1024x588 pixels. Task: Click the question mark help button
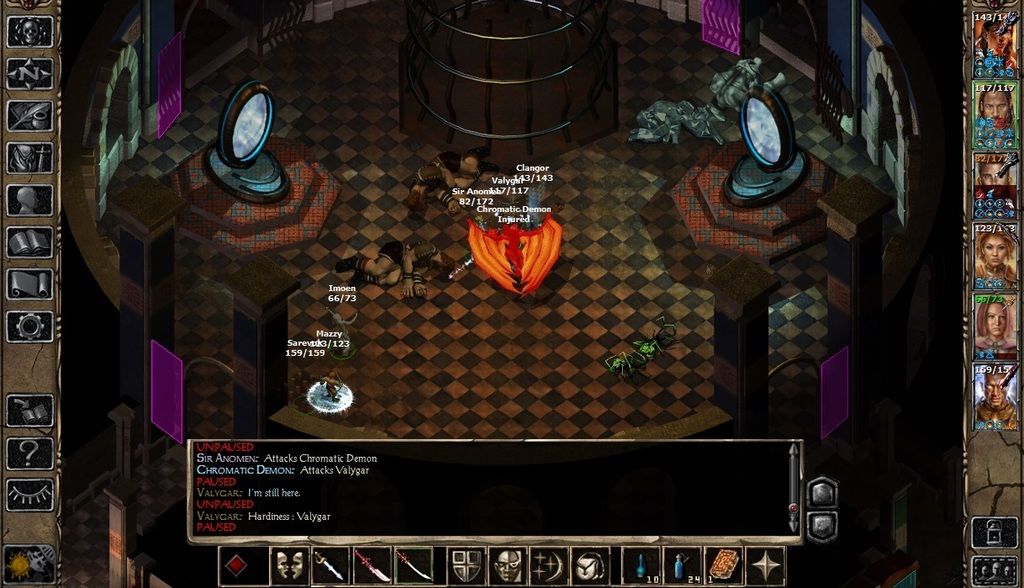tap(30, 452)
